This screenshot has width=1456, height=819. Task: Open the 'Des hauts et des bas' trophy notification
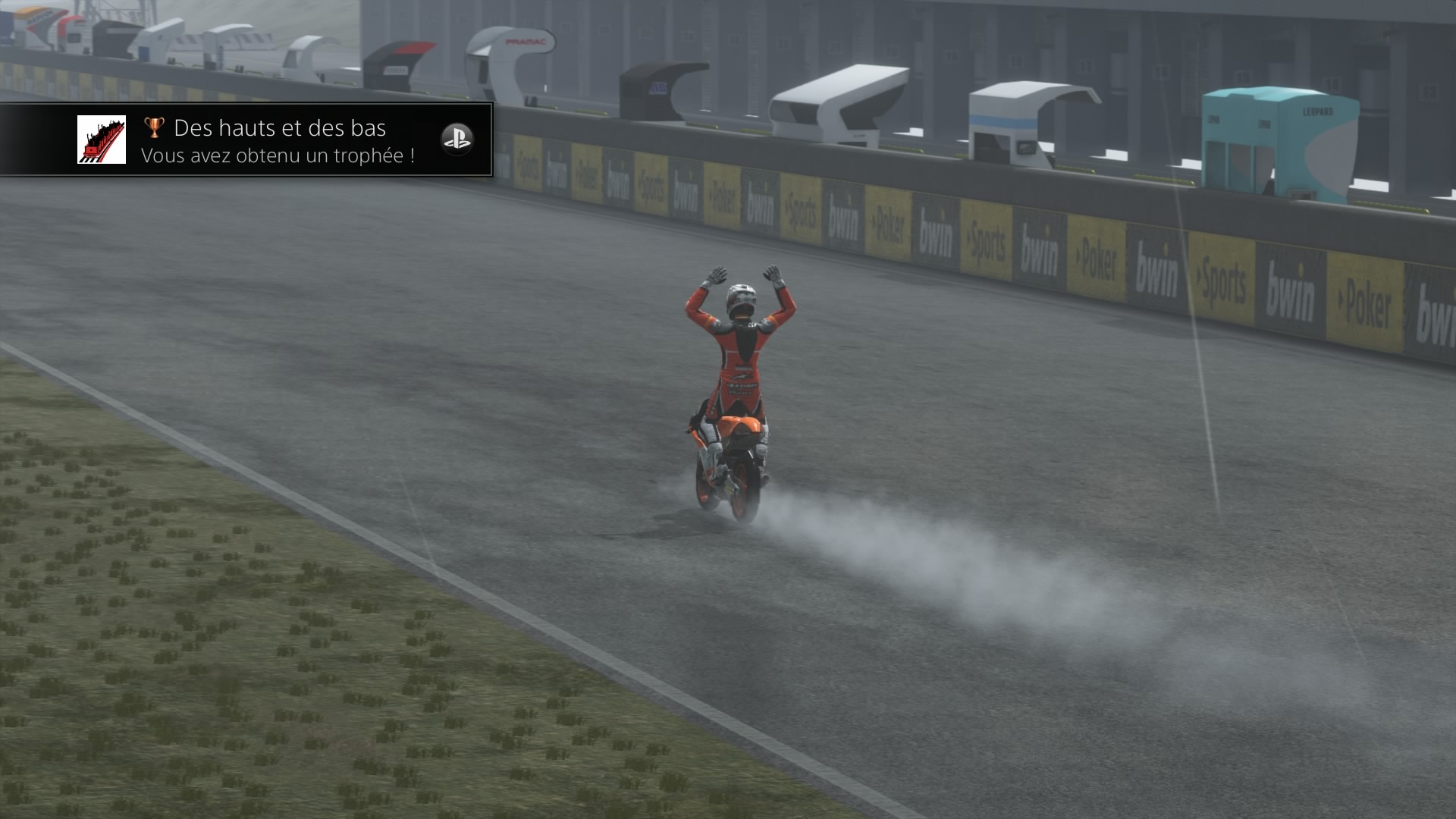tap(279, 141)
